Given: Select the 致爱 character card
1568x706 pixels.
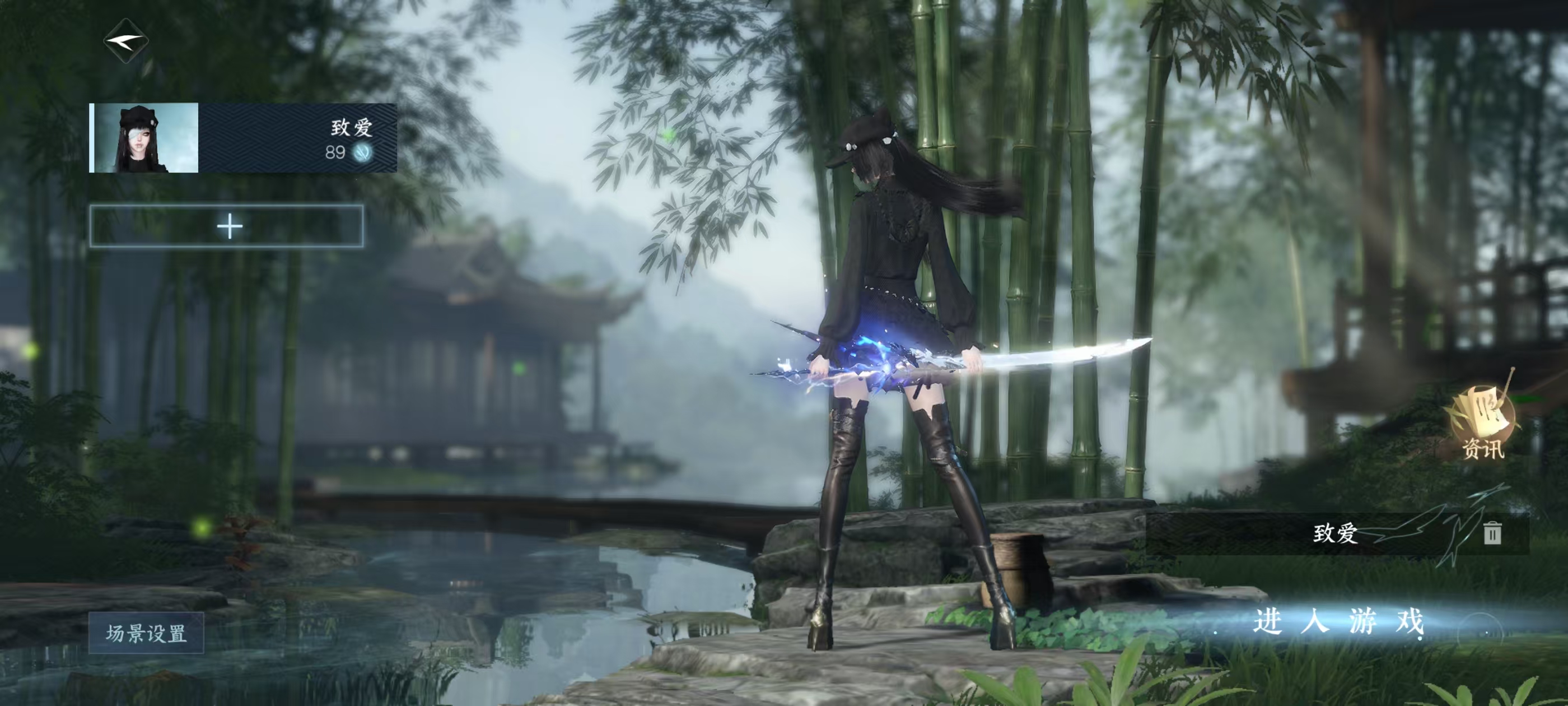Looking at the screenshot, I should coord(243,138).
